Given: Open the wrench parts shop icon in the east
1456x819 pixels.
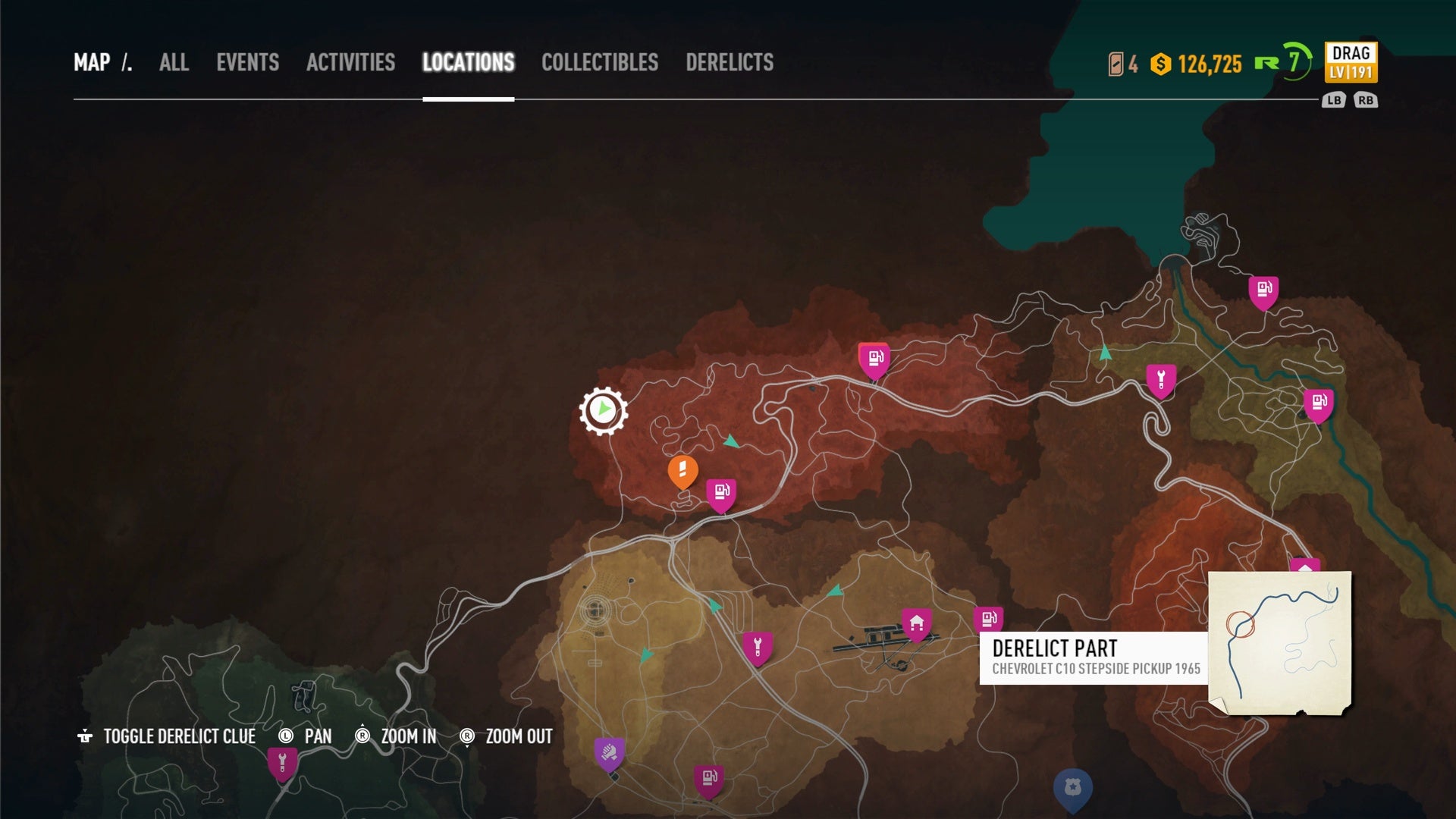Looking at the screenshot, I should 1161,376.
